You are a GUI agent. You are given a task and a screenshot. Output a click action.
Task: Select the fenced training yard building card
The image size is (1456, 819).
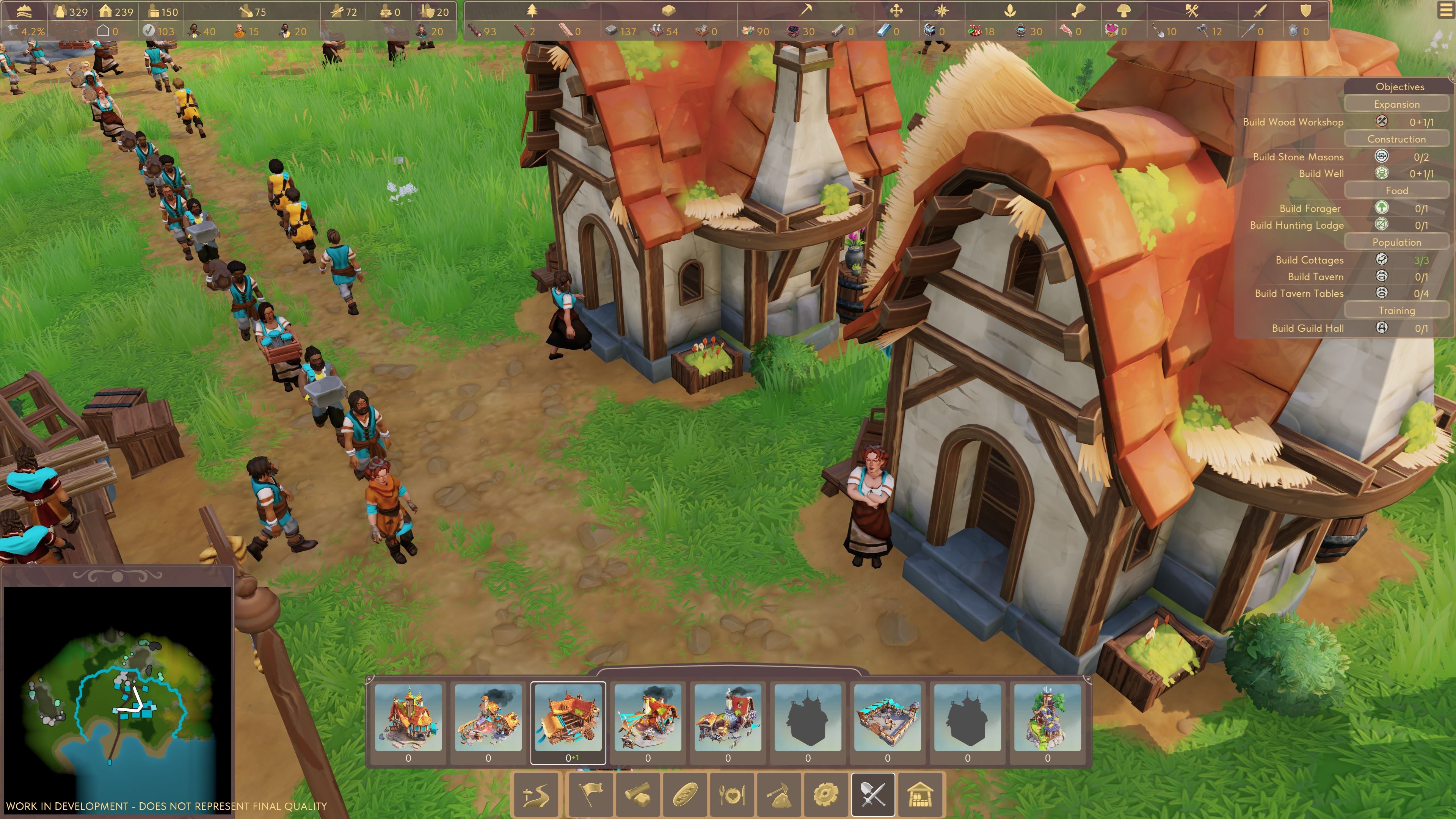point(887,718)
